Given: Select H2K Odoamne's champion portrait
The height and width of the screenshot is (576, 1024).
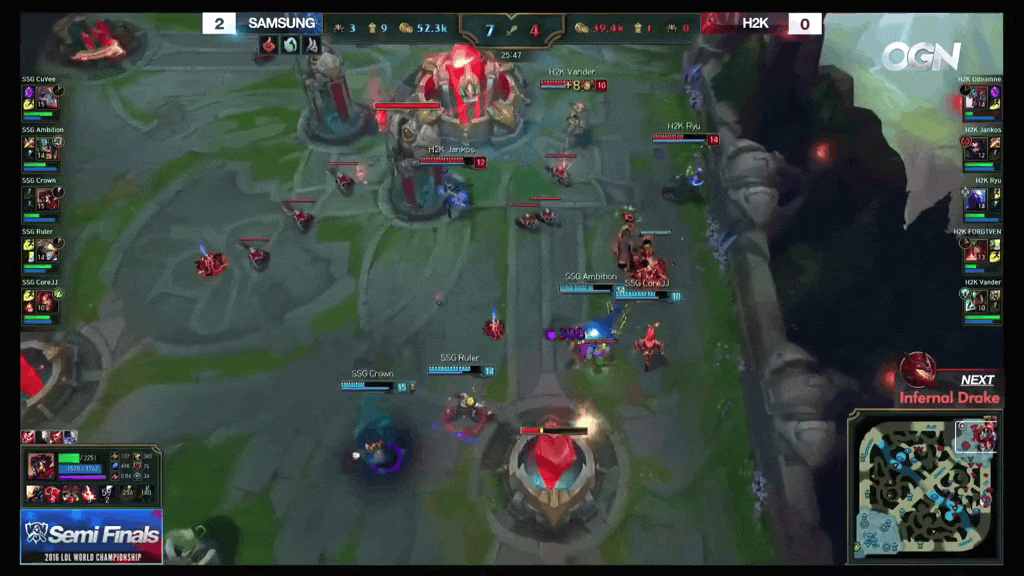Looking at the screenshot, I should point(977,98).
